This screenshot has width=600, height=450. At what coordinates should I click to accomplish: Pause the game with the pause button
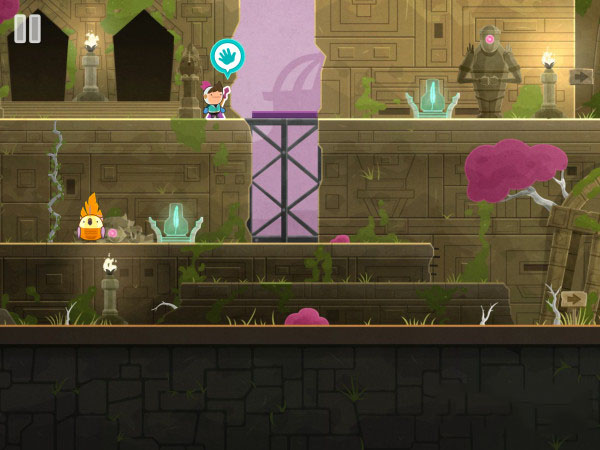28,28
